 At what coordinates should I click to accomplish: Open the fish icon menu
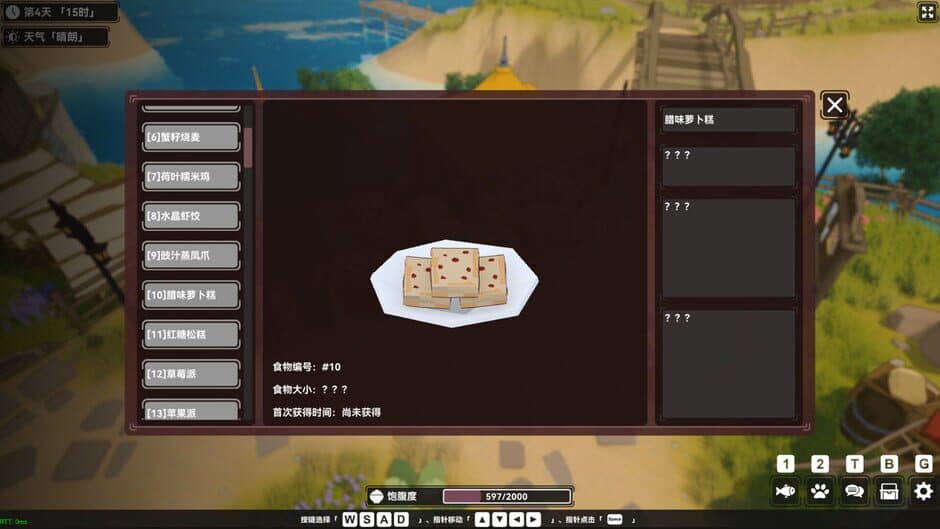point(786,491)
